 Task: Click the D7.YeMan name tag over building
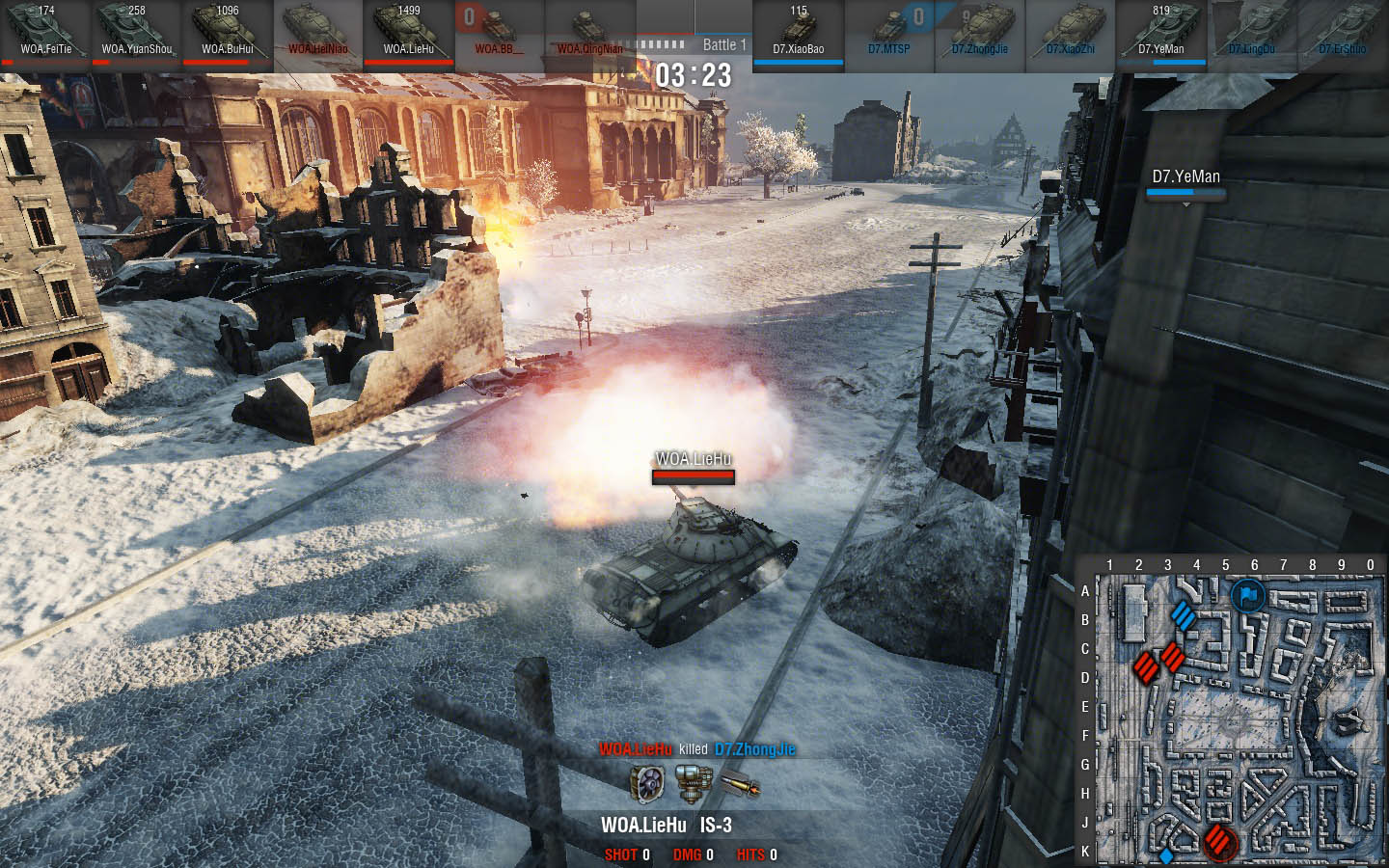[x=1185, y=177]
